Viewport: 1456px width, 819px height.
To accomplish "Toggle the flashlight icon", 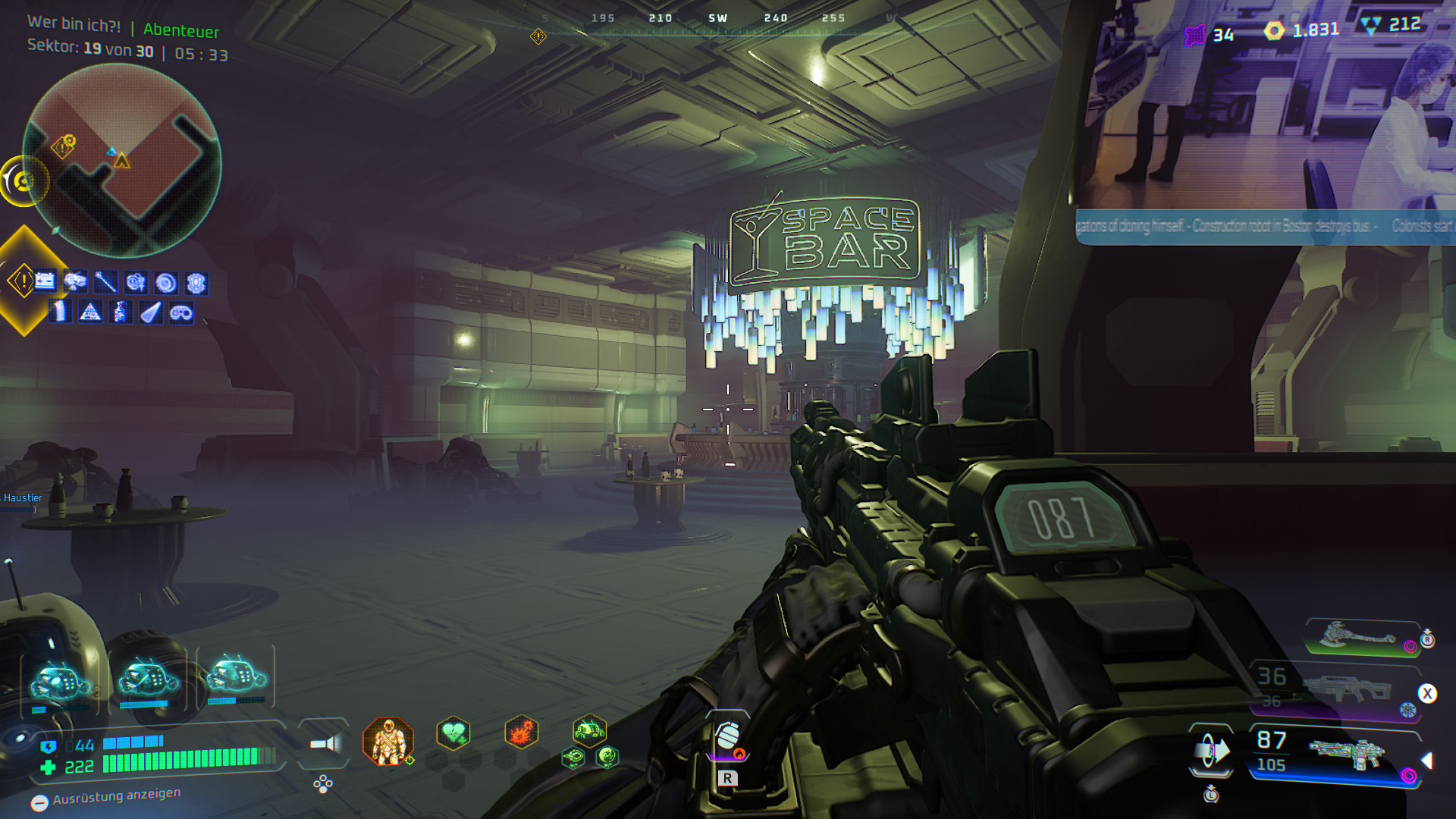I will coord(325,743).
